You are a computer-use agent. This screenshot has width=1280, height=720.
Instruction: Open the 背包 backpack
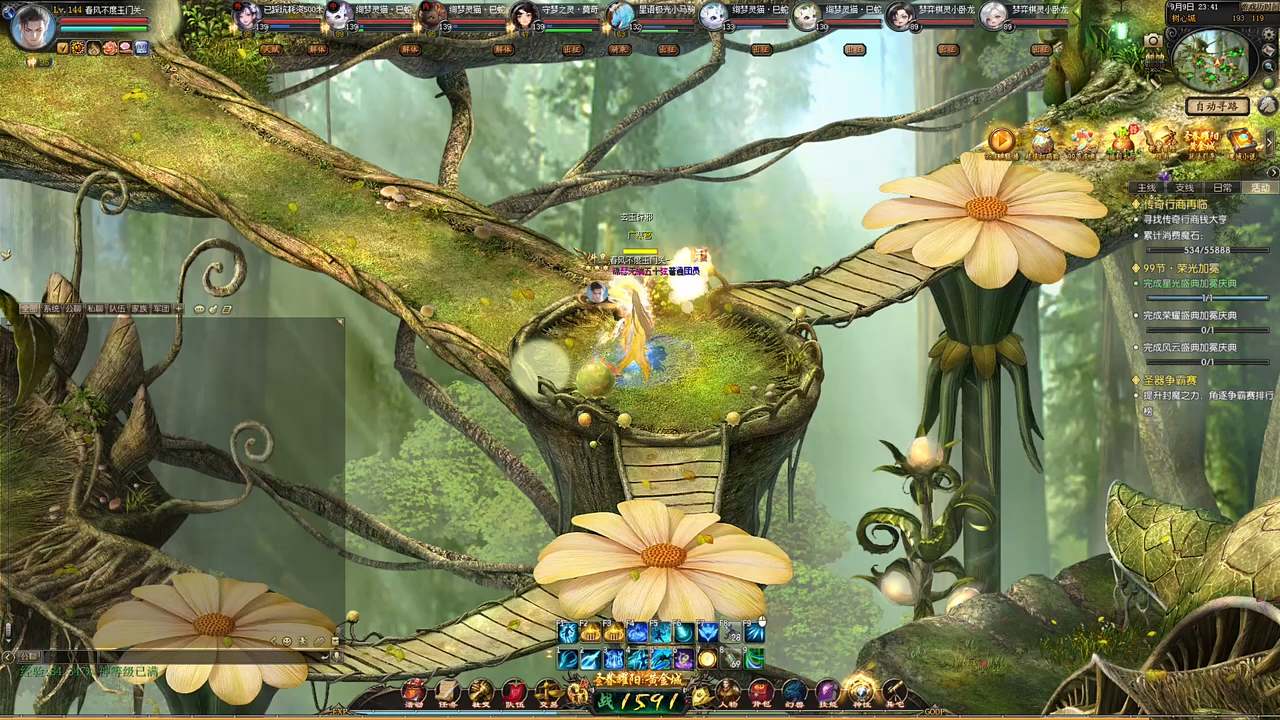coord(761,692)
